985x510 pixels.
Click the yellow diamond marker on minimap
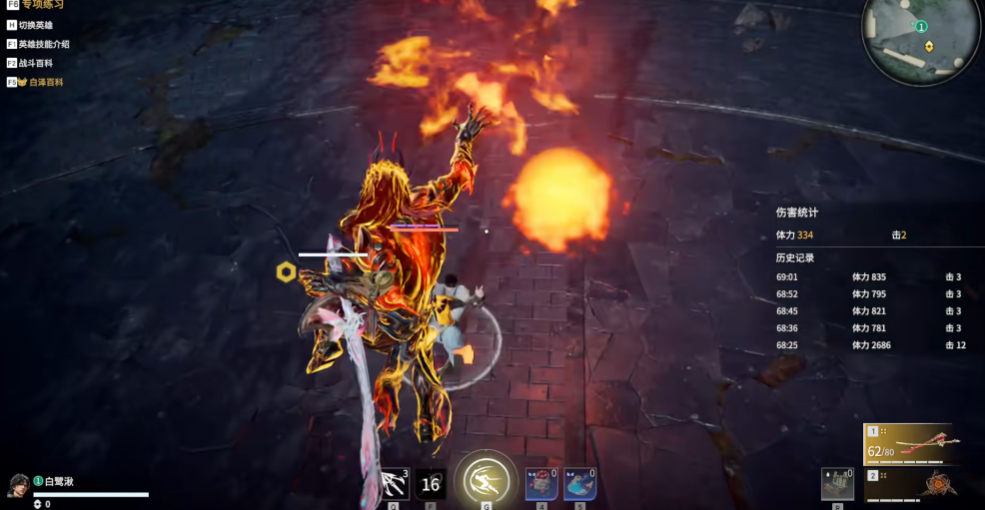pos(929,47)
